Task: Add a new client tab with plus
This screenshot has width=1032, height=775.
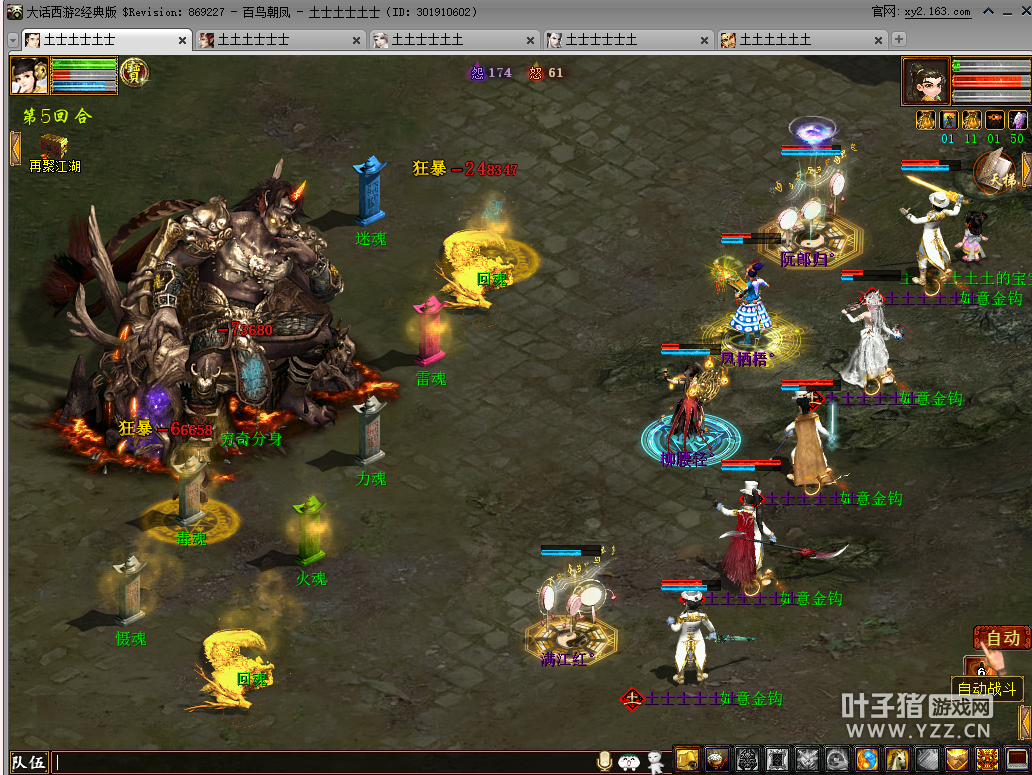Action: point(899,40)
